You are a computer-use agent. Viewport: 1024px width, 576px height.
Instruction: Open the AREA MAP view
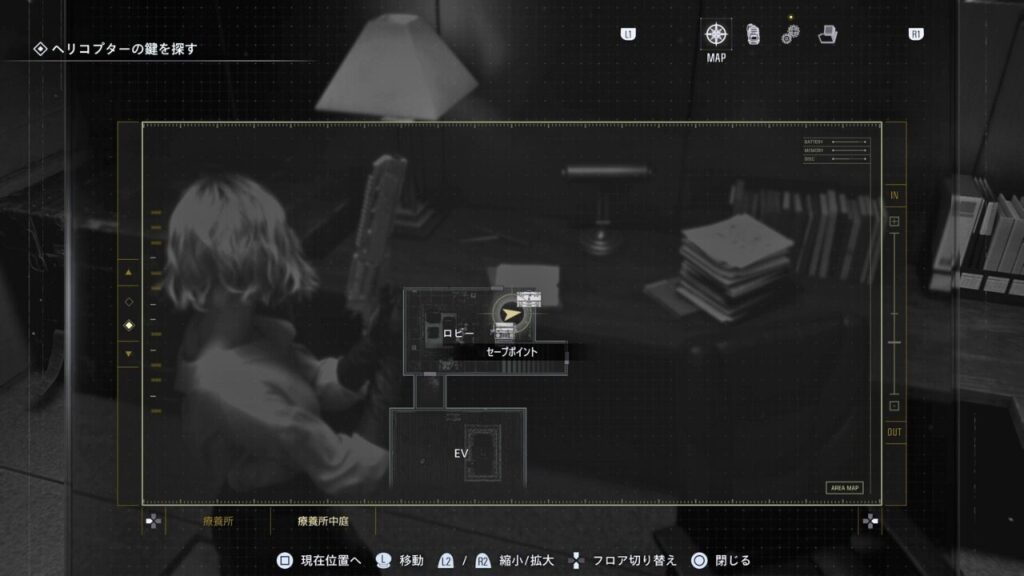coord(844,488)
